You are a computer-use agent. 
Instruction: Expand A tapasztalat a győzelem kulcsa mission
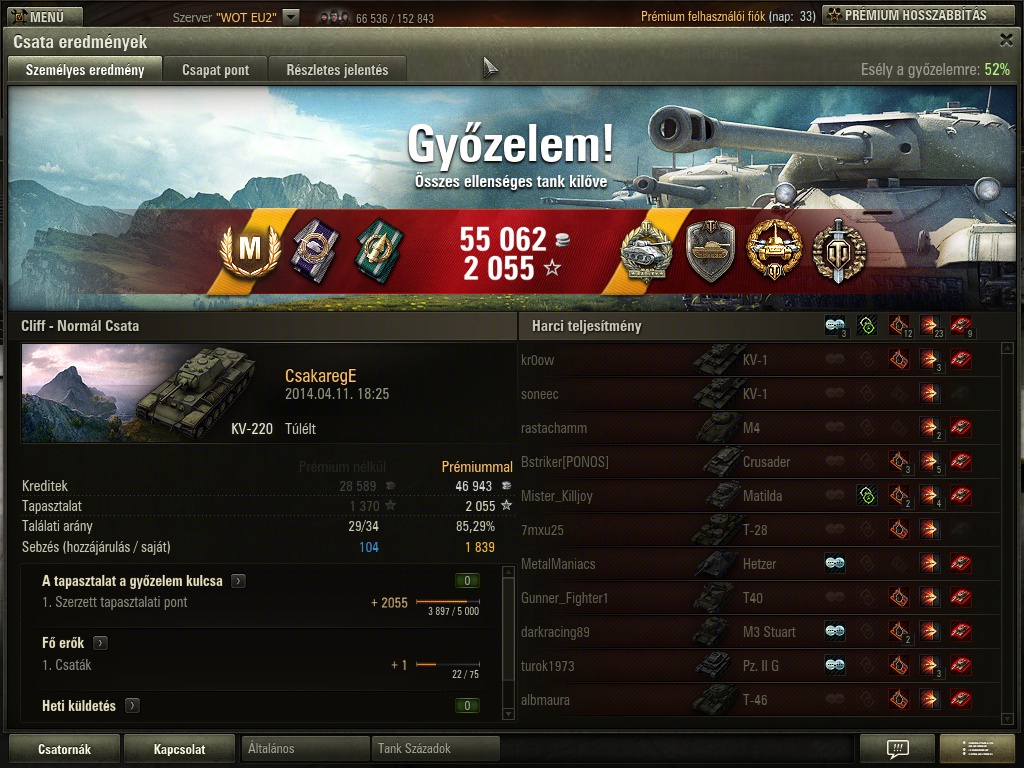point(239,581)
